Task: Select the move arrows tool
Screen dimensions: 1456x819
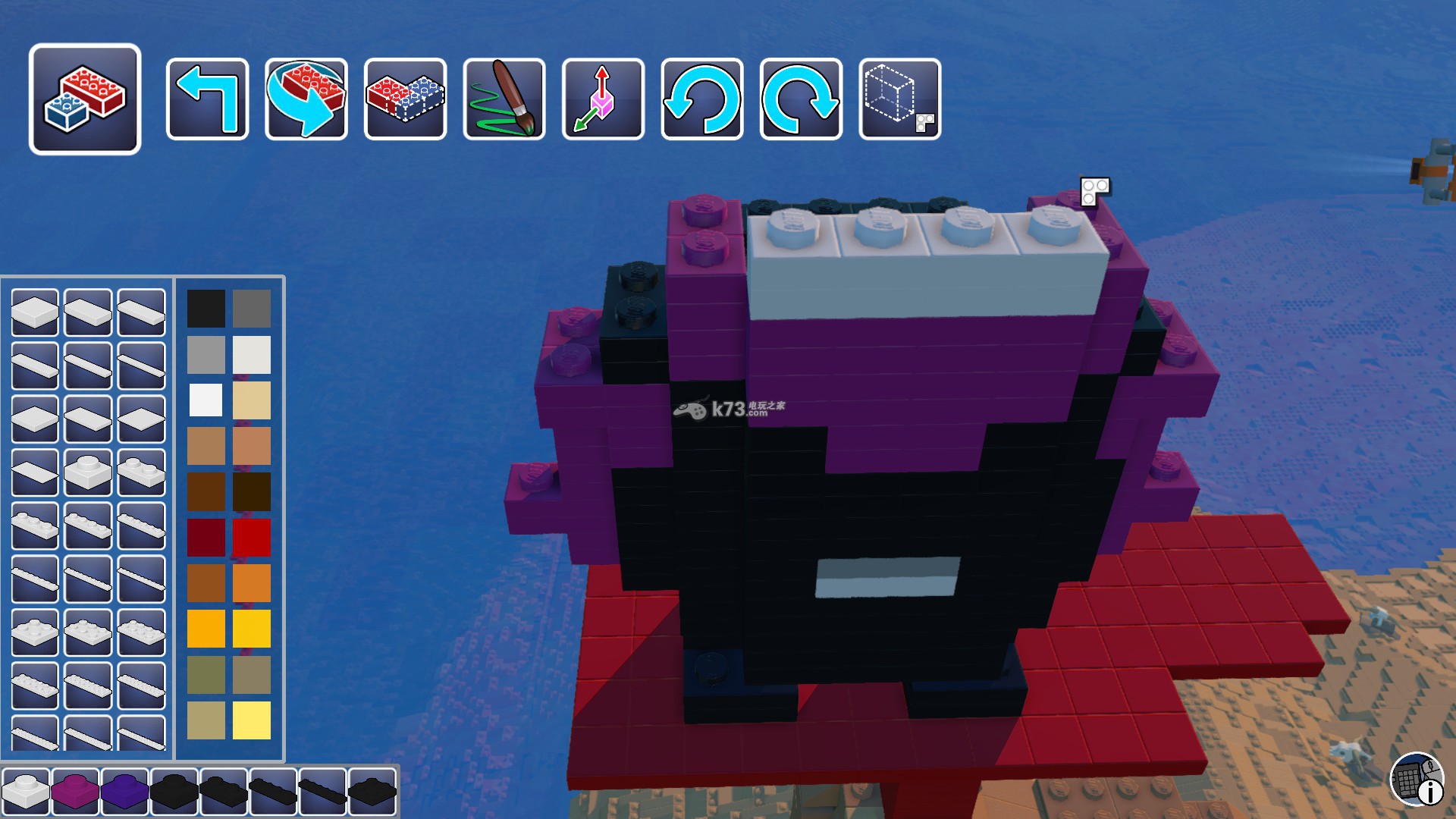Action: tap(603, 99)
